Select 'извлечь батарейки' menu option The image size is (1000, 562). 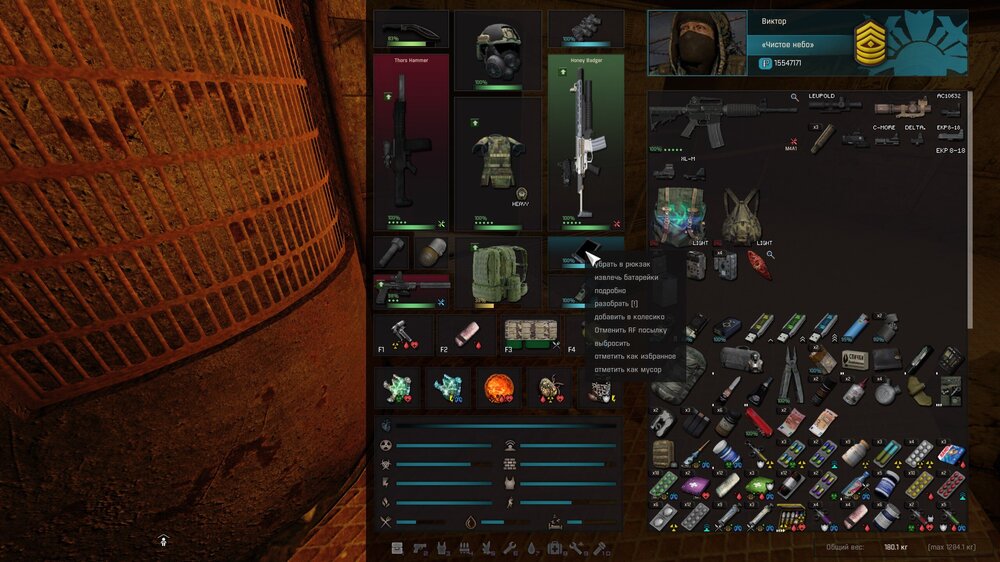(x=626, y=277)
